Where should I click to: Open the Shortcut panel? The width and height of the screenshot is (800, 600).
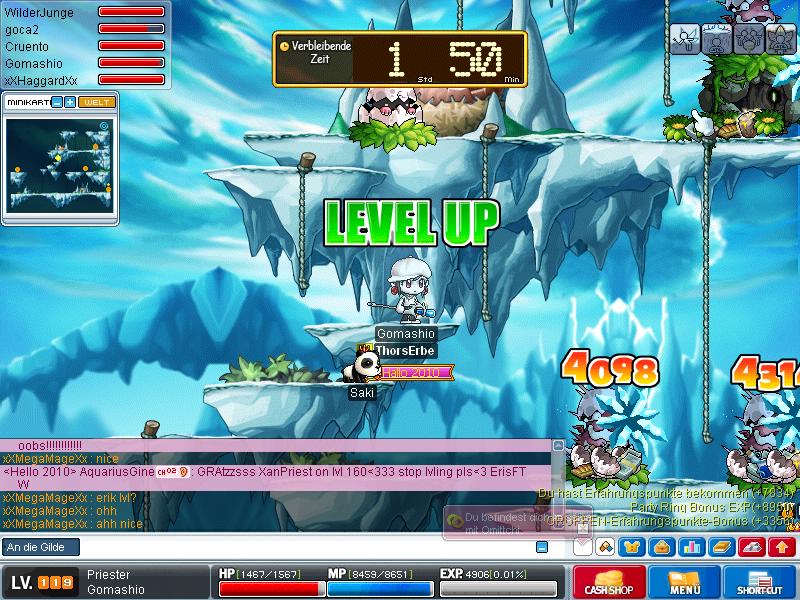point(762,583)
